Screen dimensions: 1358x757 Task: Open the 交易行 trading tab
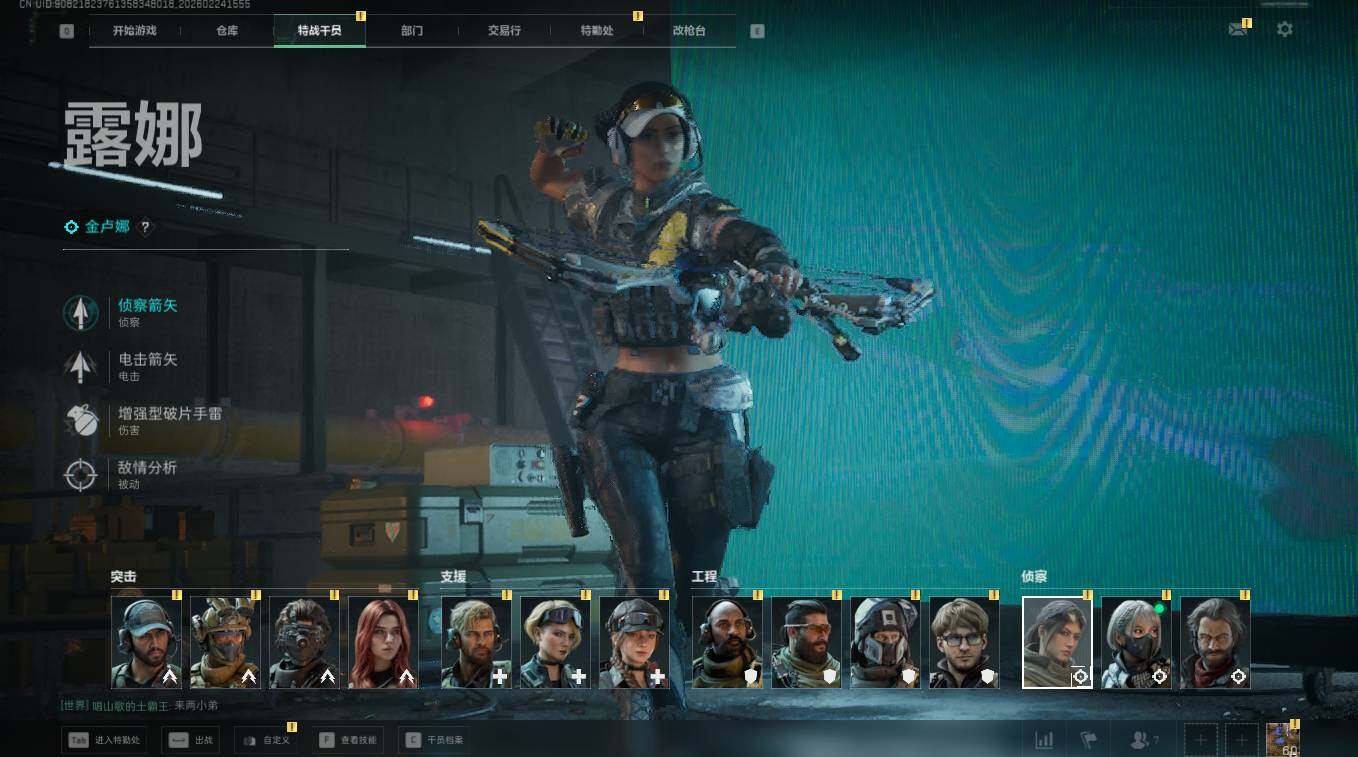pyautogui.click(x=504, y=31)
